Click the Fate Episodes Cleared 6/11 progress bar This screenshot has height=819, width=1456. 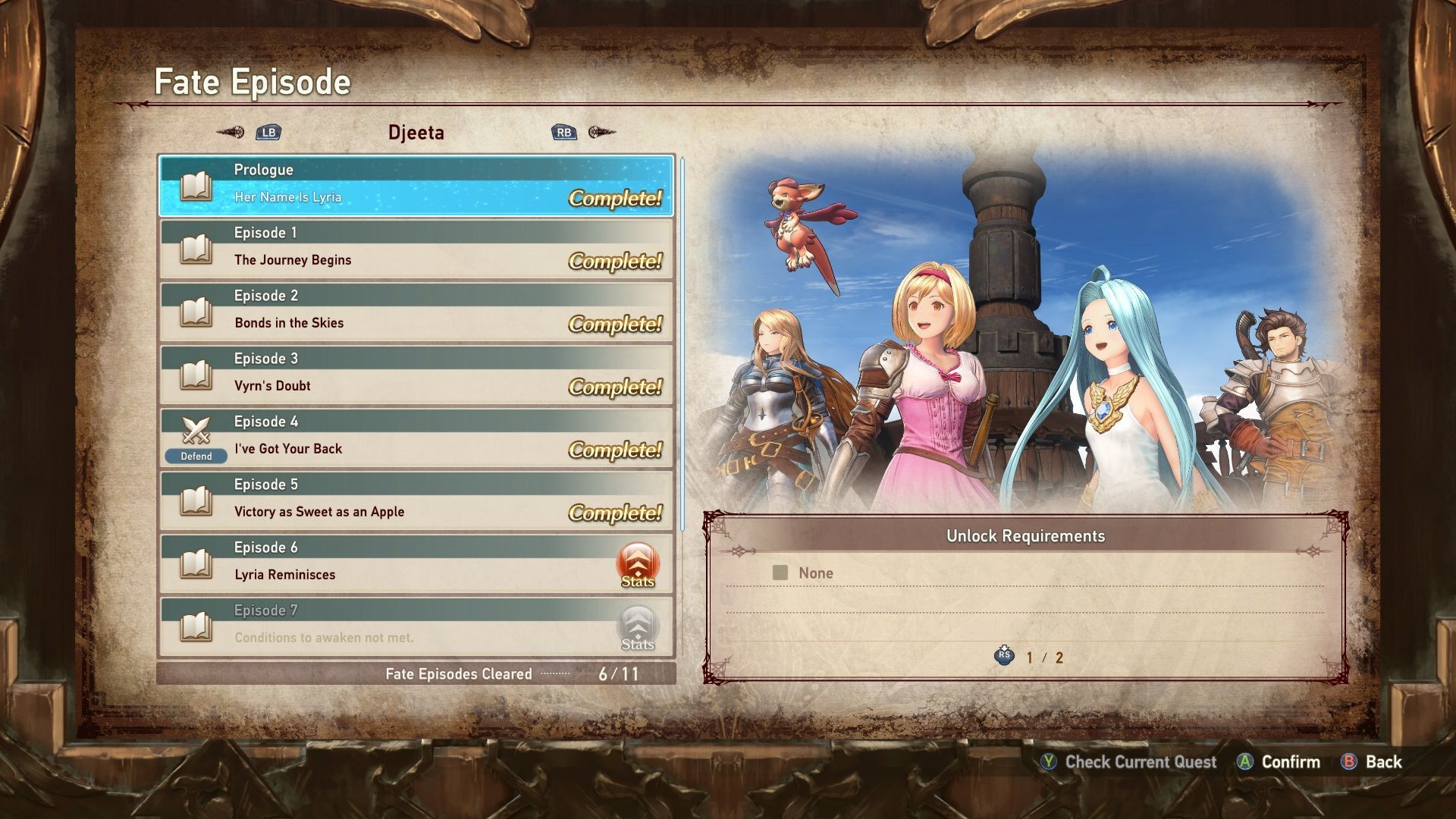click(416, 673)
